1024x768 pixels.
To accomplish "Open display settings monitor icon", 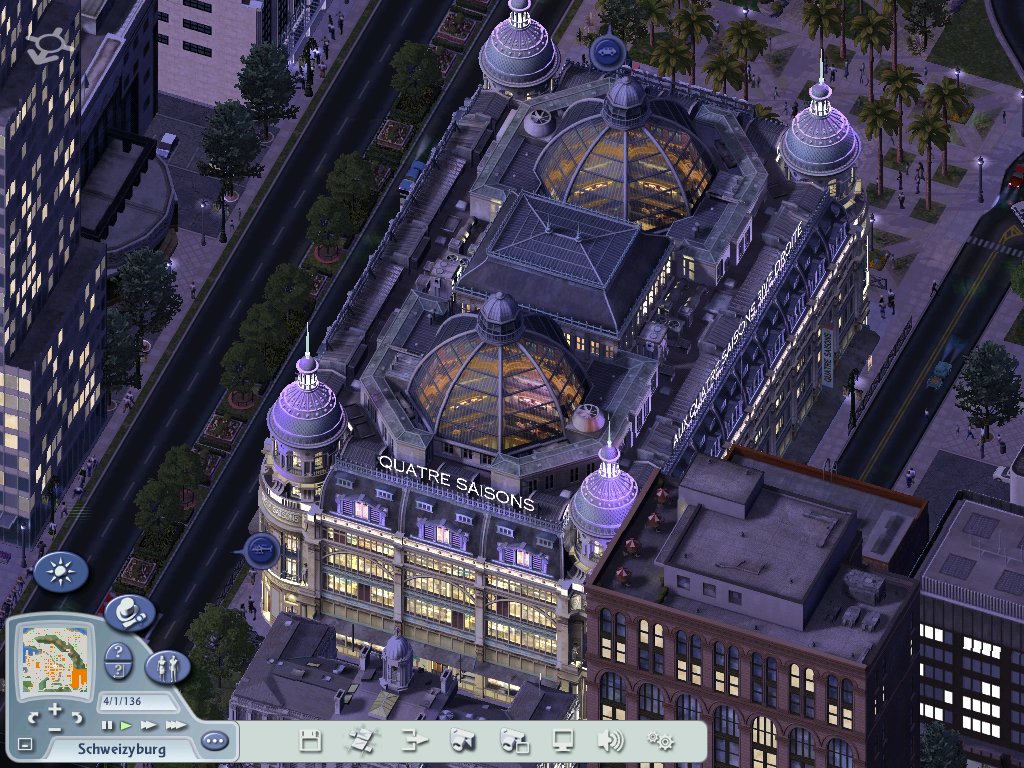I will tap(563, 741).
